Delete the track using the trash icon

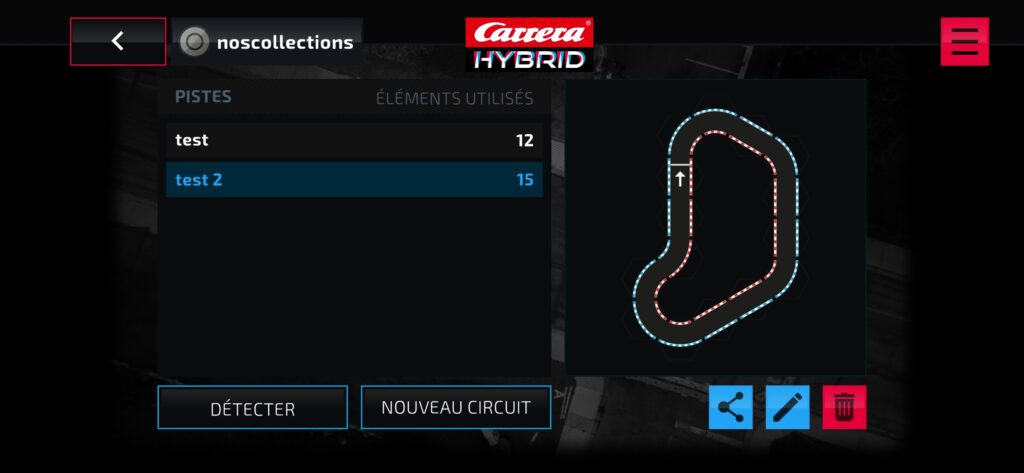[x=844, y=407]
